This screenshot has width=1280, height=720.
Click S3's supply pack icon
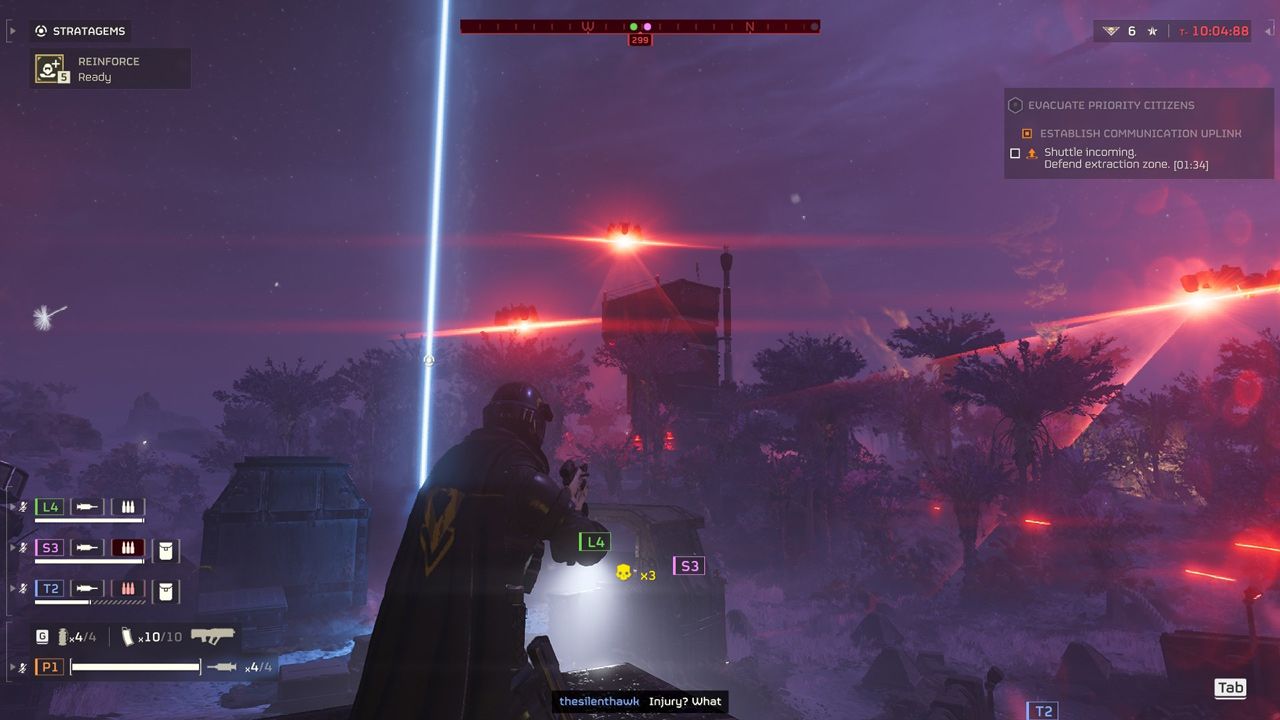click(x=166, y=550)
